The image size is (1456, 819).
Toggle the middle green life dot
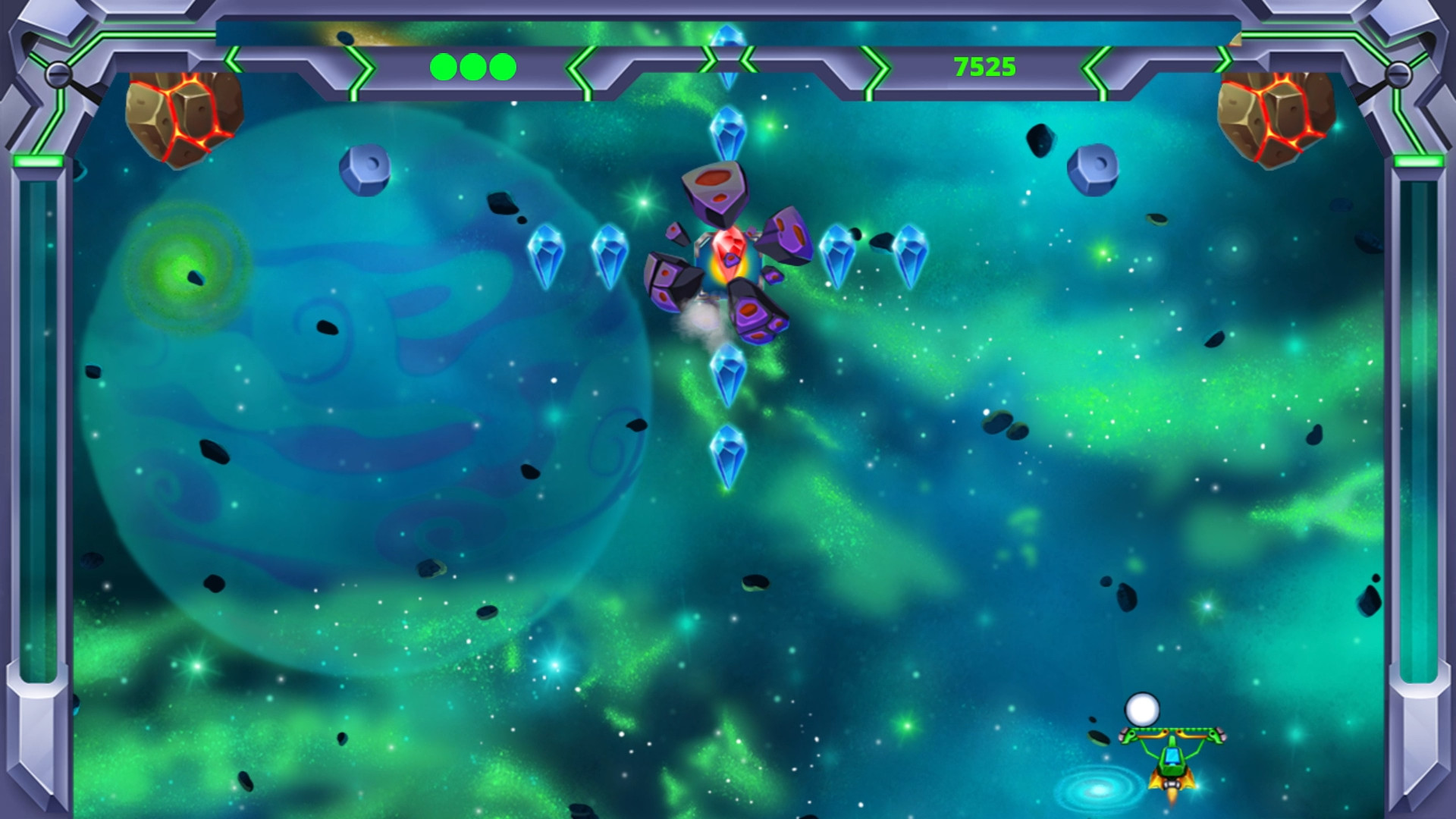click(x=472, y=67)
